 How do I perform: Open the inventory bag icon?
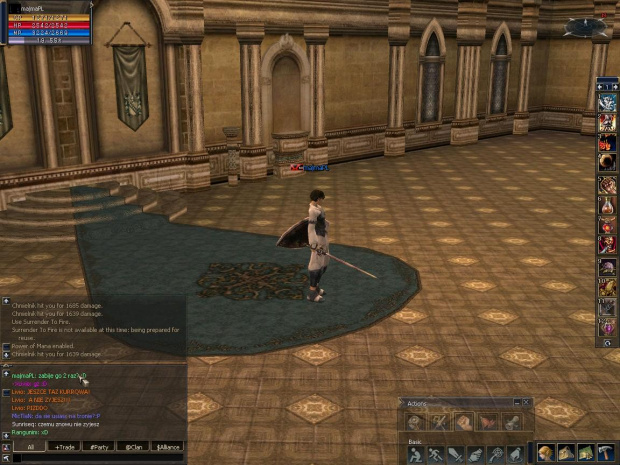coord(567,454)
